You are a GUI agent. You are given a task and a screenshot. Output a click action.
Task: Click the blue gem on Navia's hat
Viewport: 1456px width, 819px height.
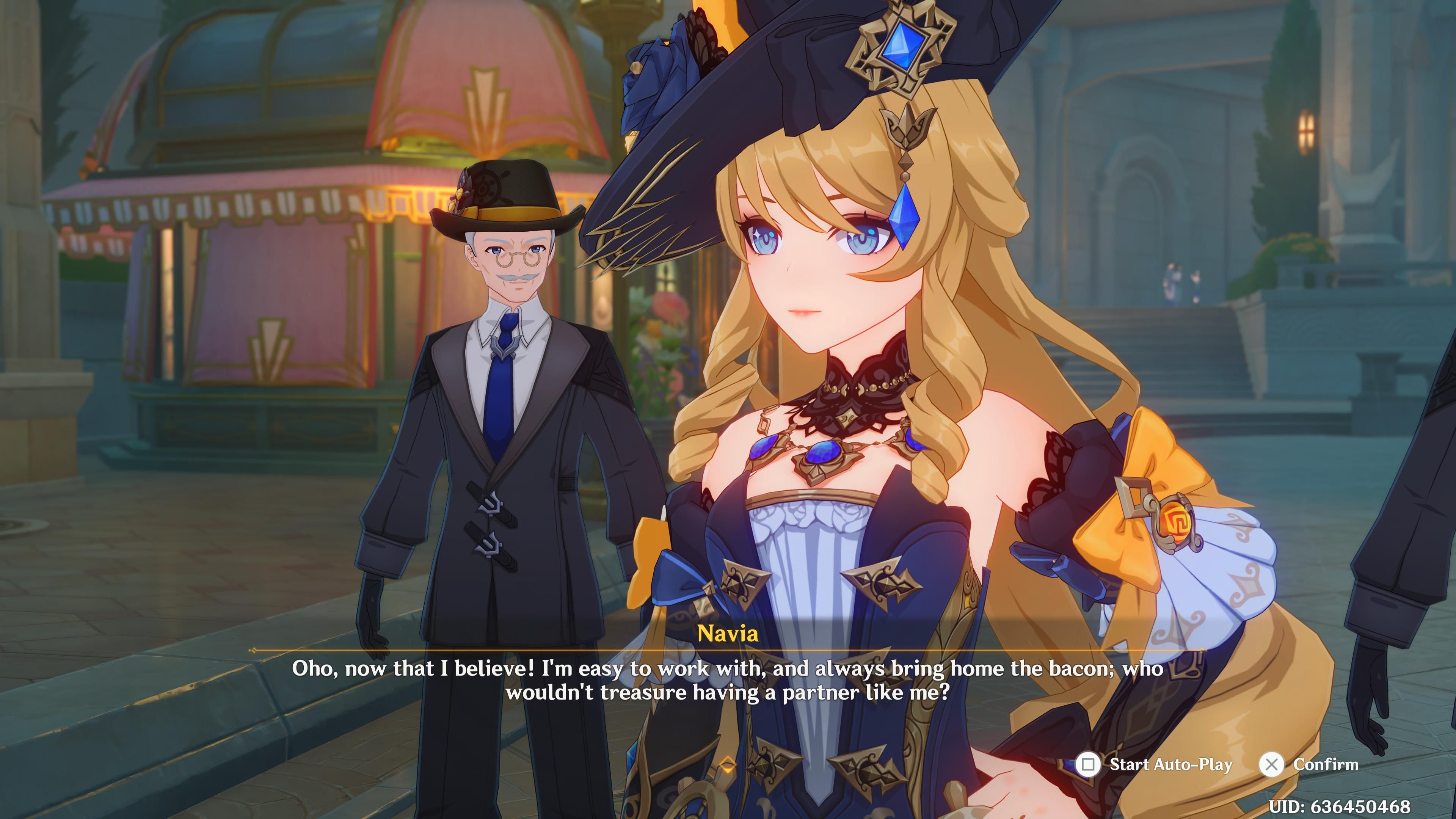[904, 45]
